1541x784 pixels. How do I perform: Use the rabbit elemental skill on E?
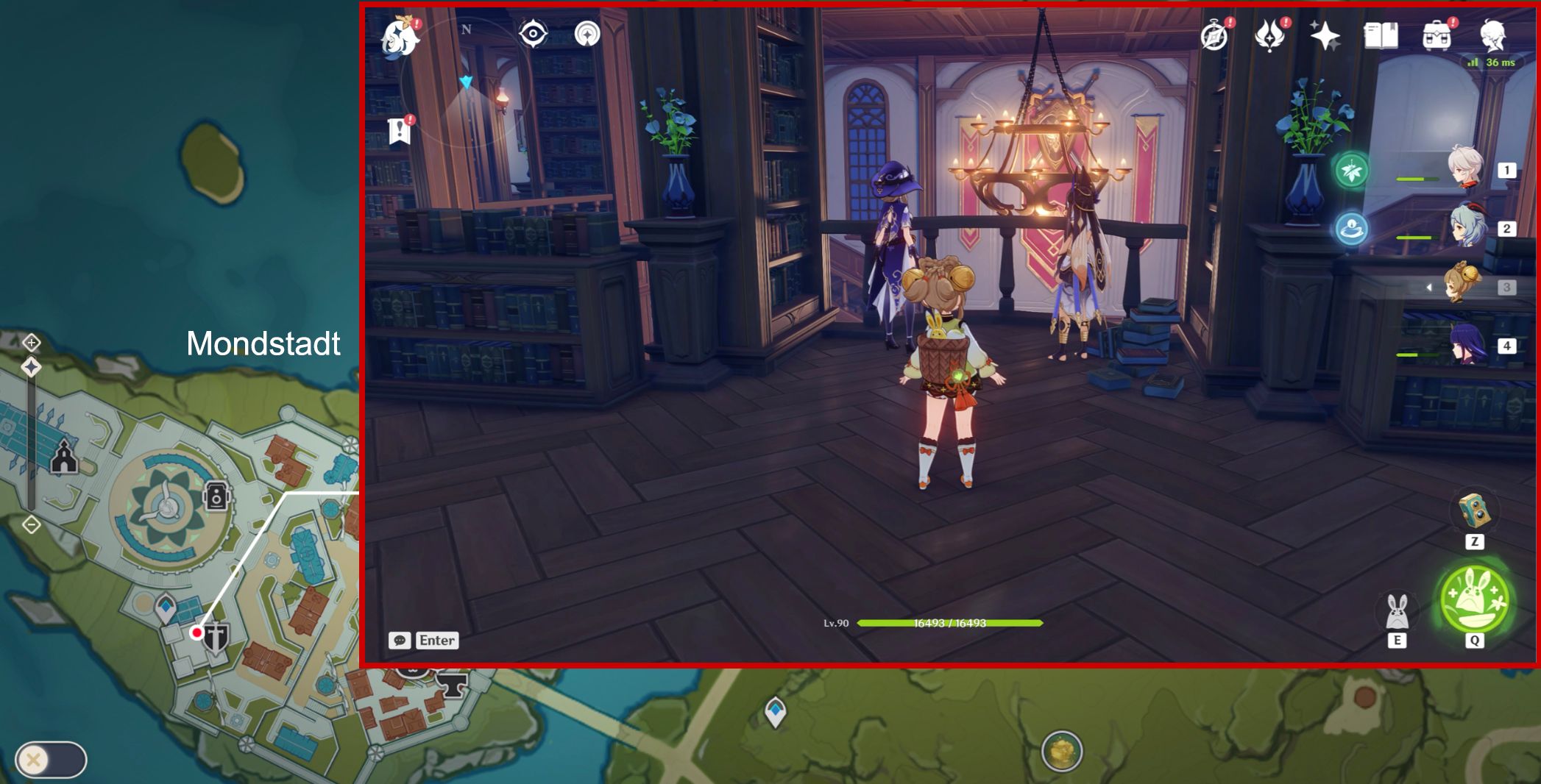1397,613
